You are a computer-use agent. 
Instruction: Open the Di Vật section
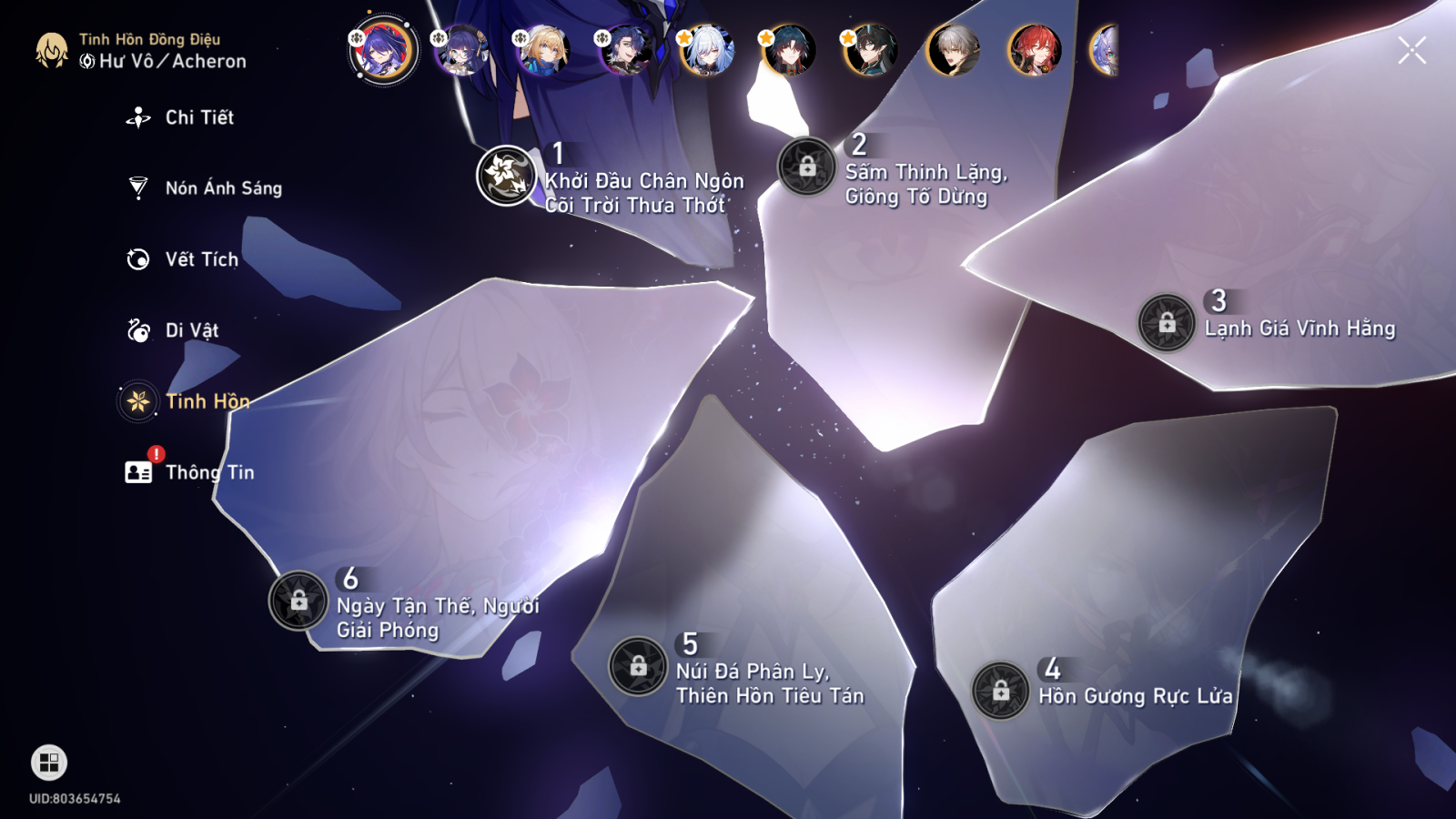136,329
